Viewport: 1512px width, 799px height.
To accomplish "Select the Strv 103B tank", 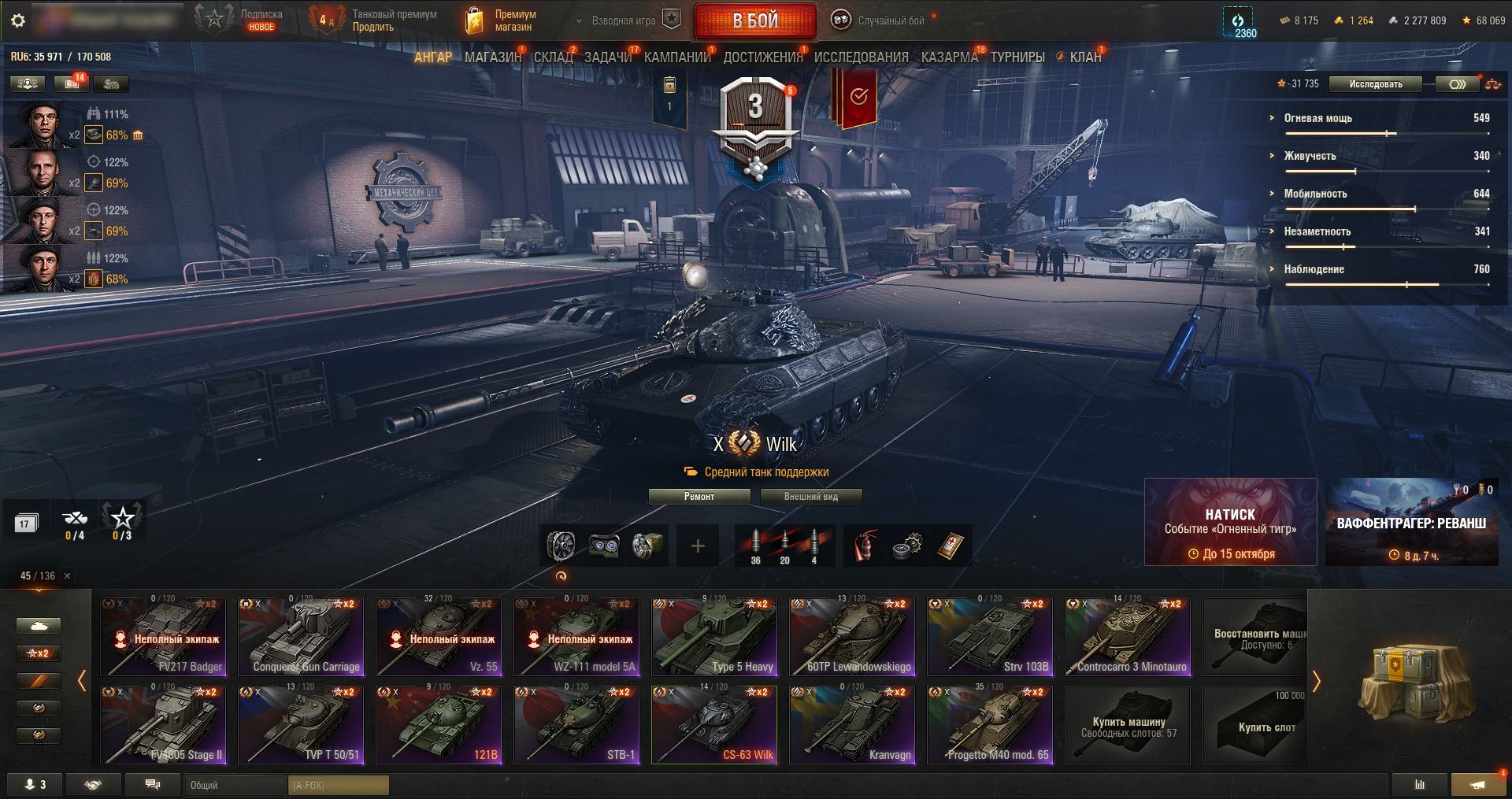I will coord(990,637).
